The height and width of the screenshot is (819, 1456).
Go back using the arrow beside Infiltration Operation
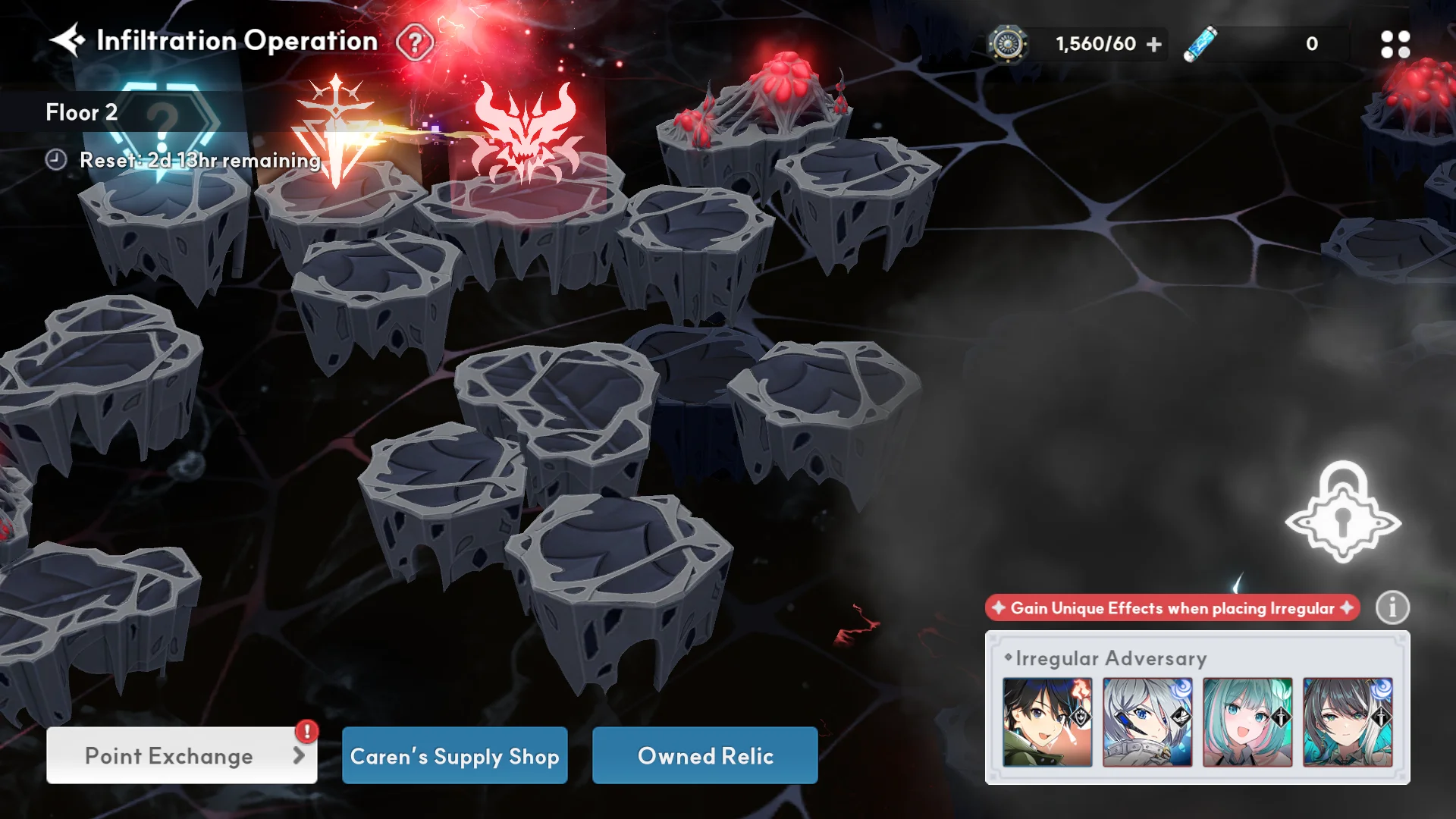[67, 40]
